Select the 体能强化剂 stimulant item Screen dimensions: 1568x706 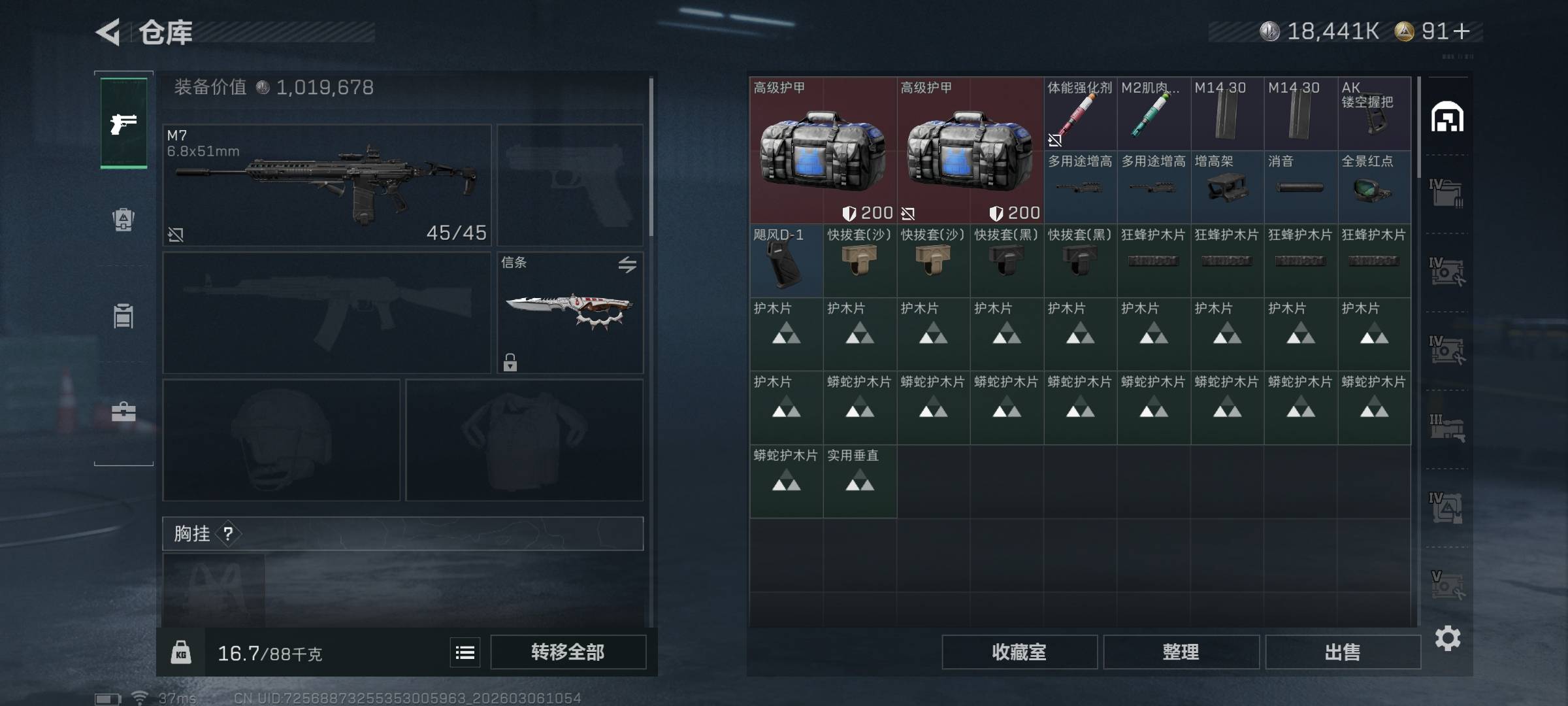click(x=1080, y=114)
